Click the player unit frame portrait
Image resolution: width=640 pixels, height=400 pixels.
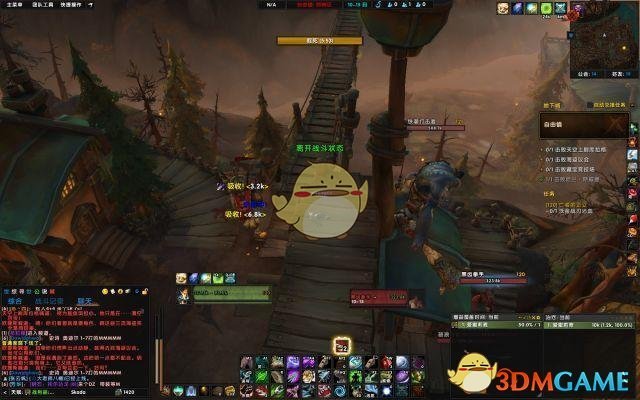pyautogui.click(x=183, y=294)
